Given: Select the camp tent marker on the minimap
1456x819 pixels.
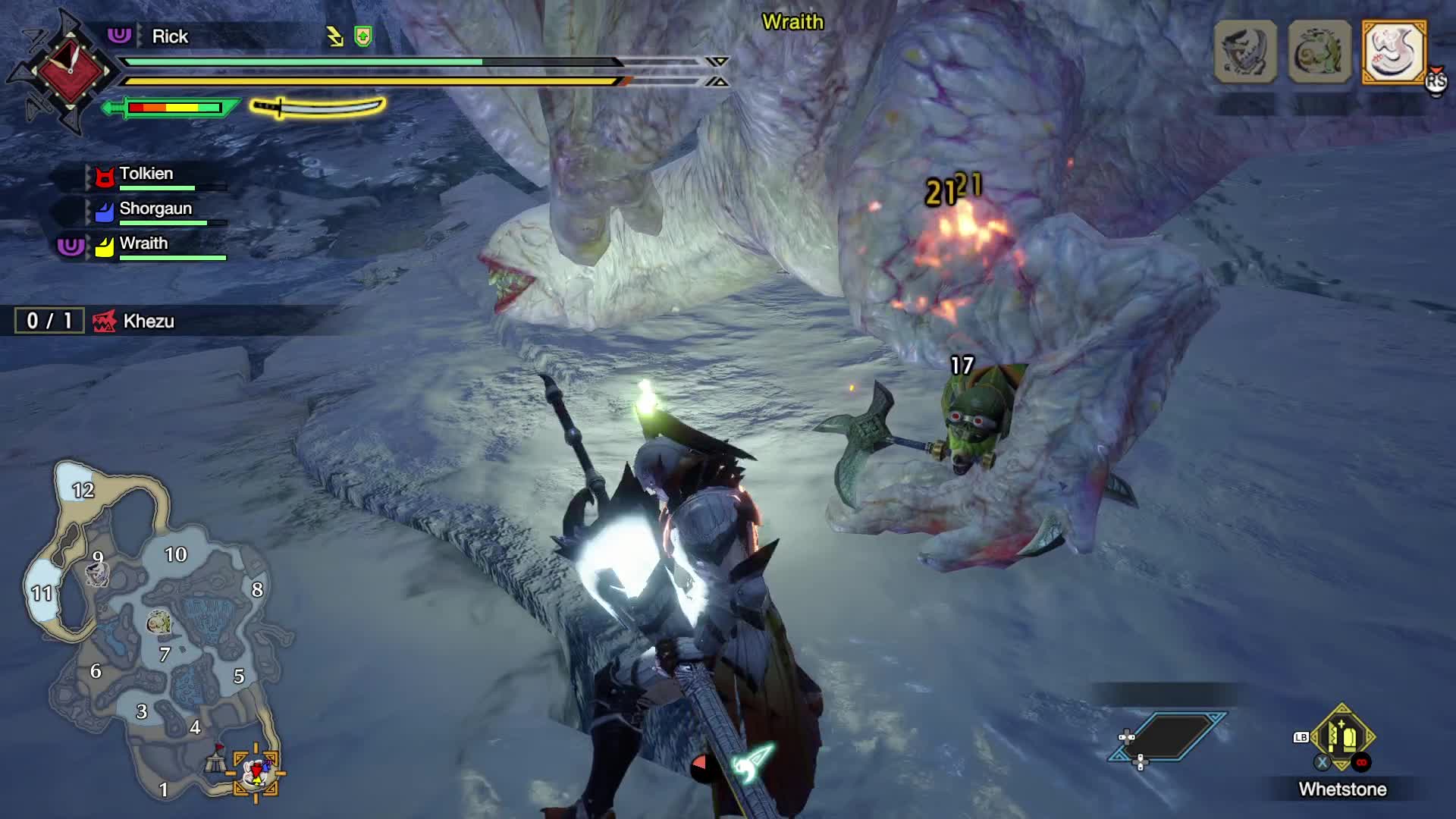Looking at the screenshot, I should click(217, 759).
